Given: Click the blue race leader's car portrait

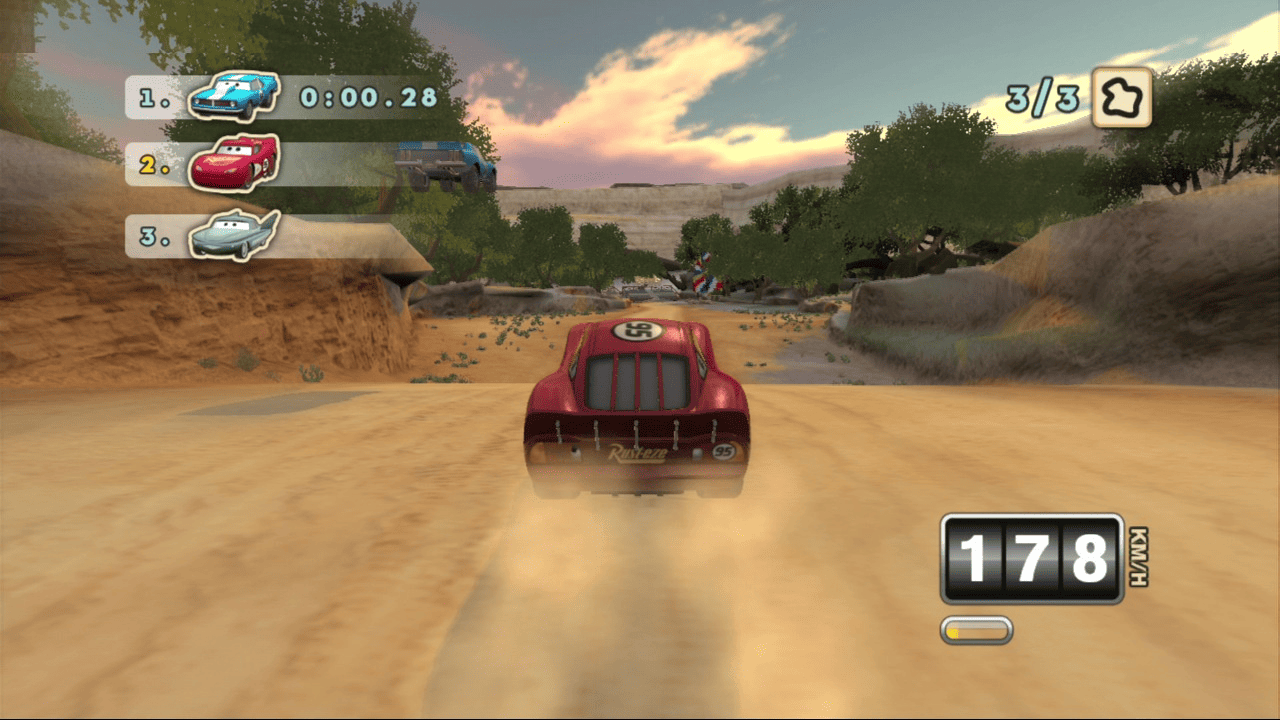Looking at the screenshot, I should pos(233,95).
